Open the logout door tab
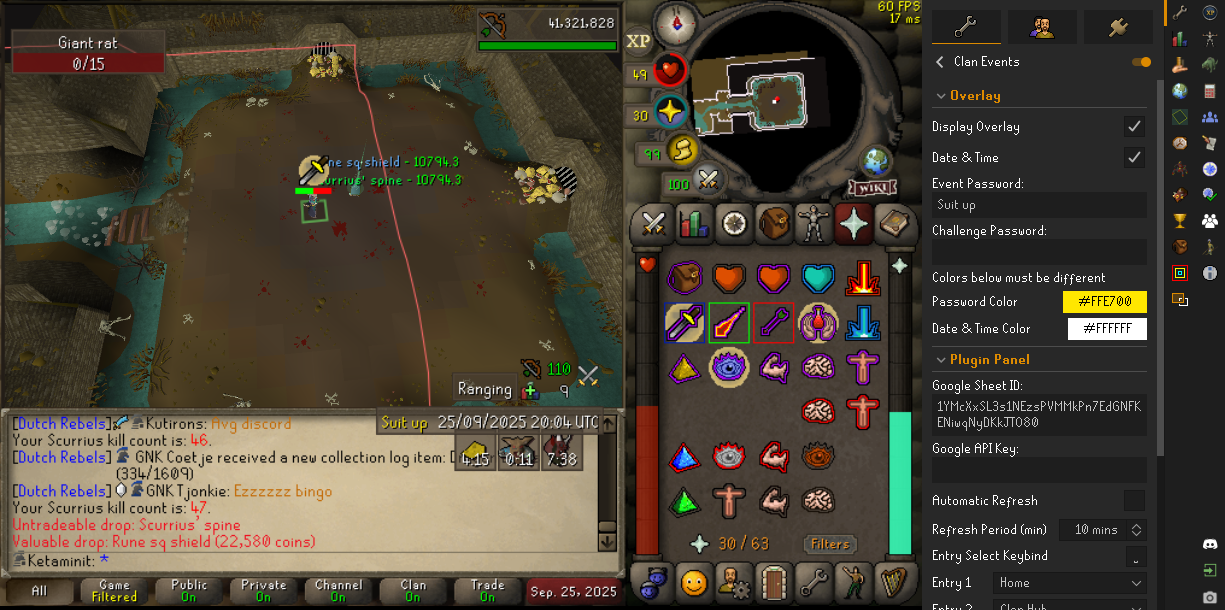The image size is (1225, 610). coord(772,580)
